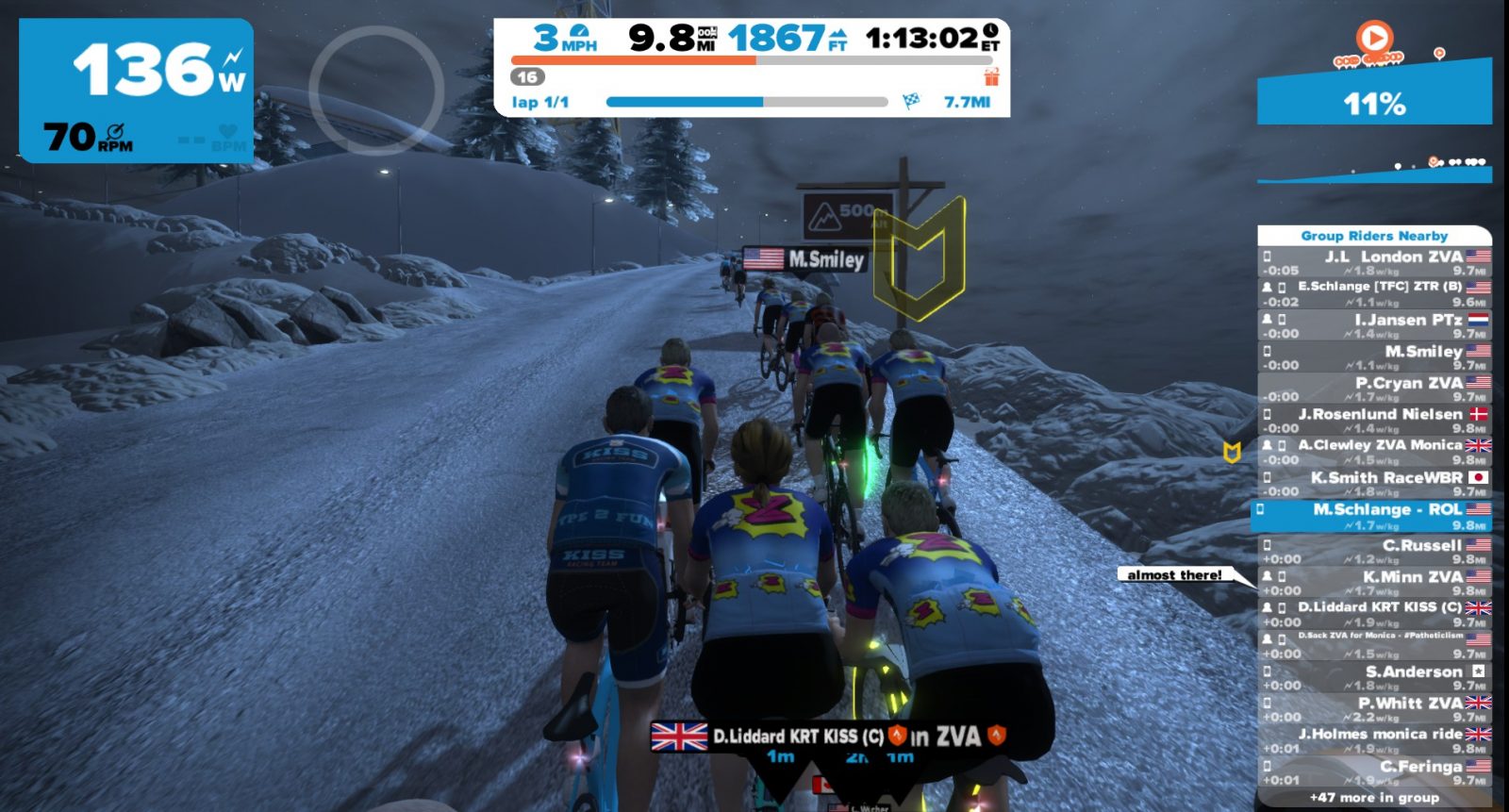This screenshot has width=1509, height=812.
Task: Select D.Liddard KRT KISS (C) in the list
Action: tap(1375, 614)
